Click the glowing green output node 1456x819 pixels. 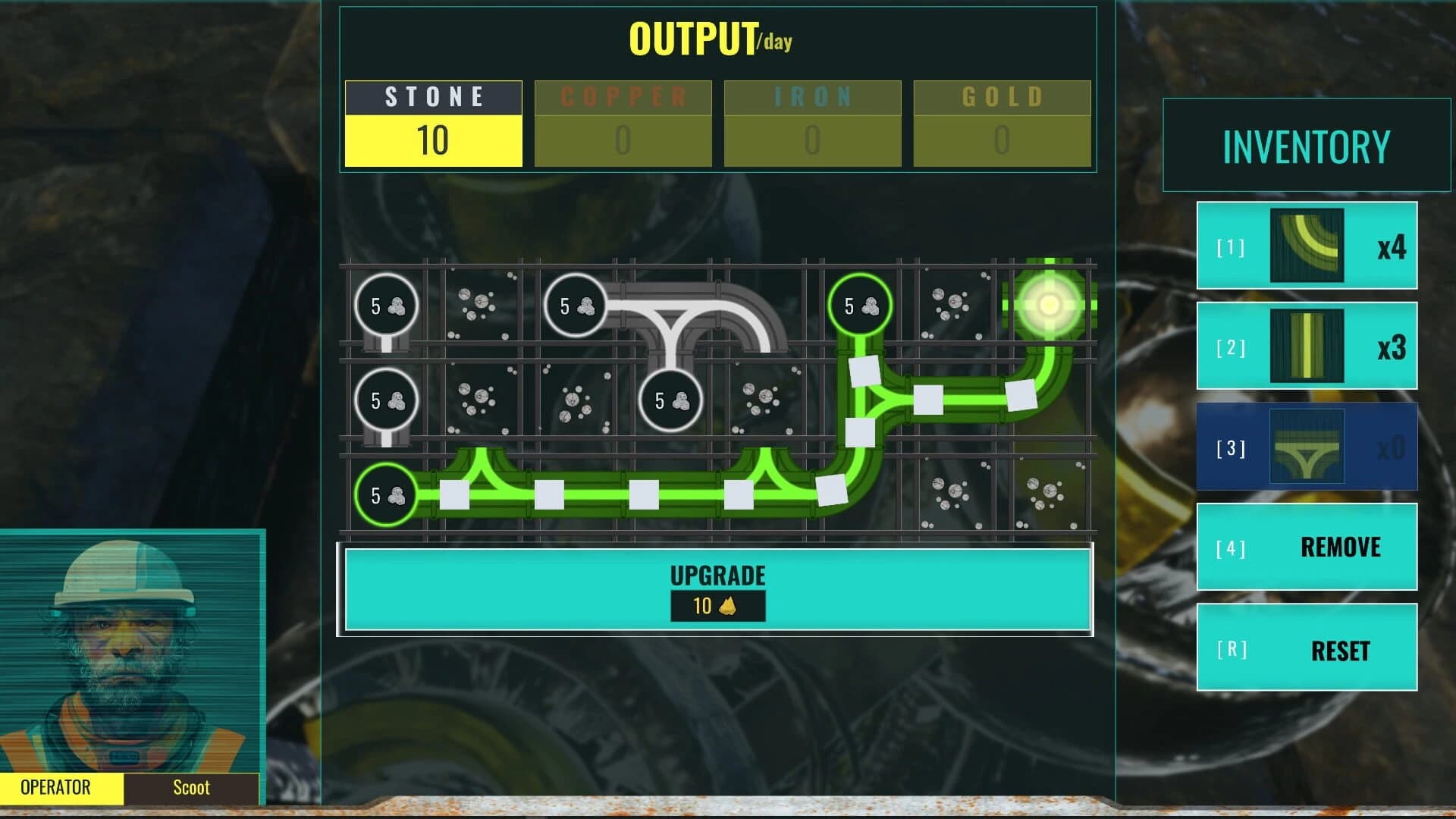tap(1050, 303)
